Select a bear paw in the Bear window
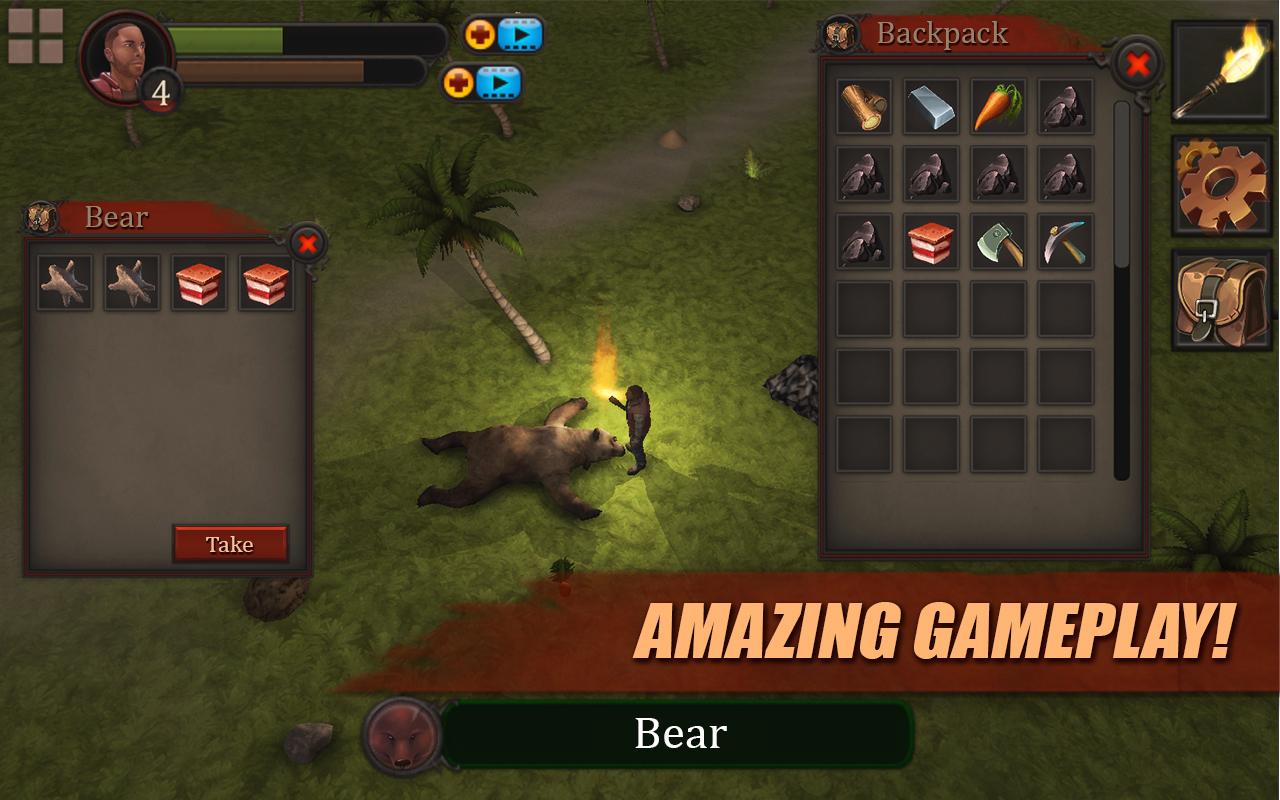 pos(64,282)
